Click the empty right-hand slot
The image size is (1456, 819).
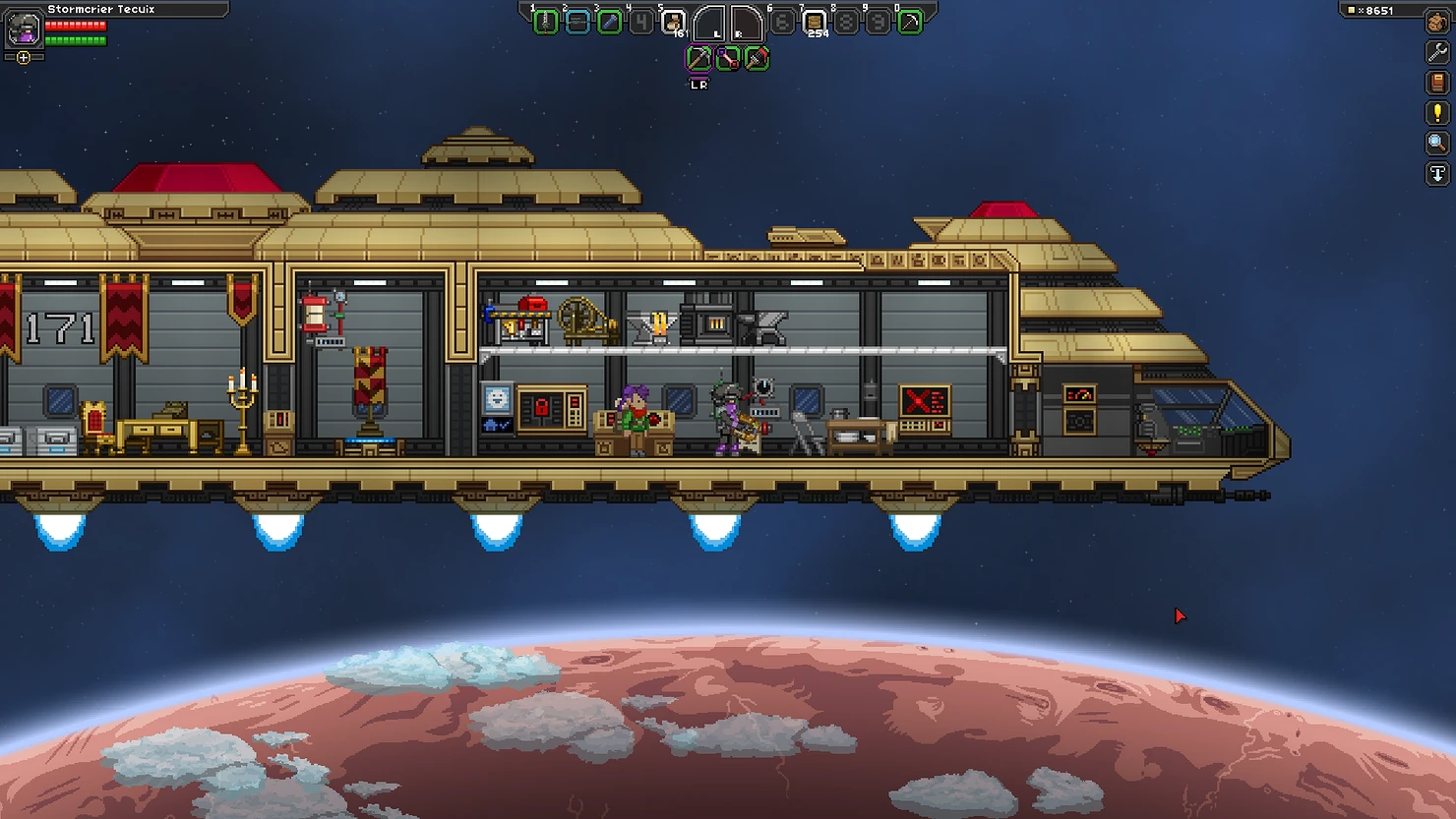pos(745,23)
